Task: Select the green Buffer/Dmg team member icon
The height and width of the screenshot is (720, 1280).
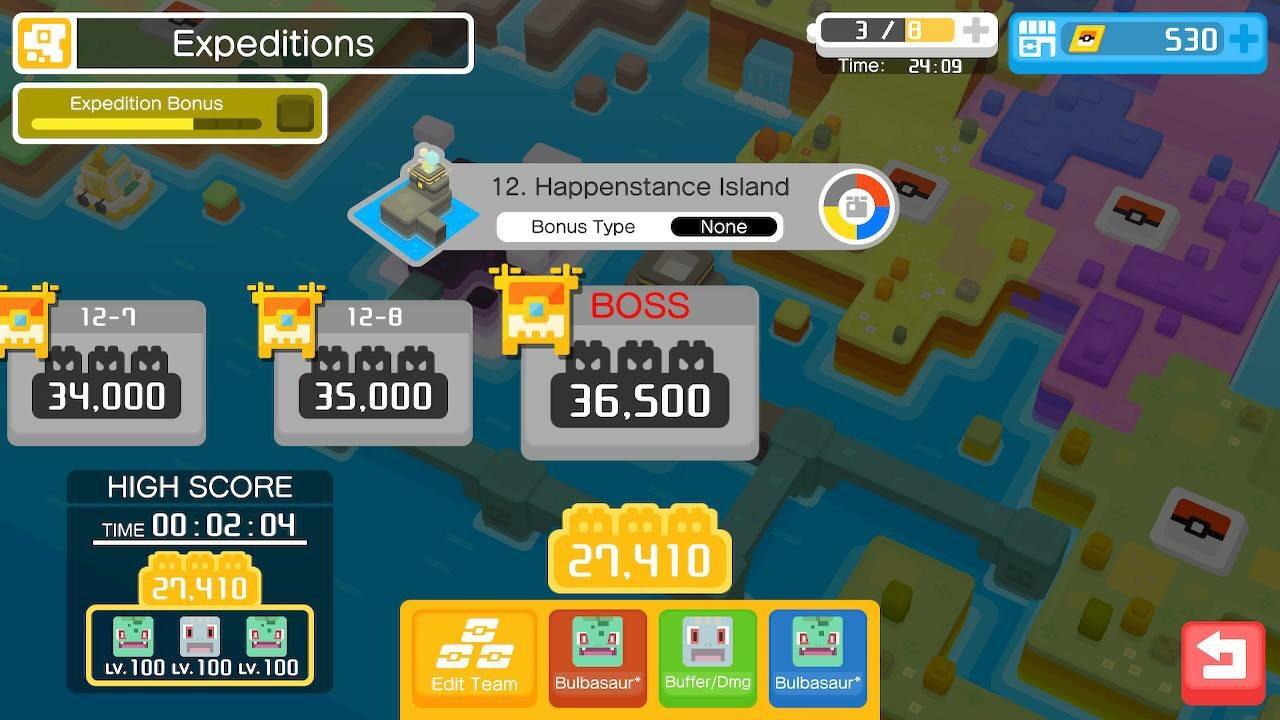Action: tap(708, 655)
